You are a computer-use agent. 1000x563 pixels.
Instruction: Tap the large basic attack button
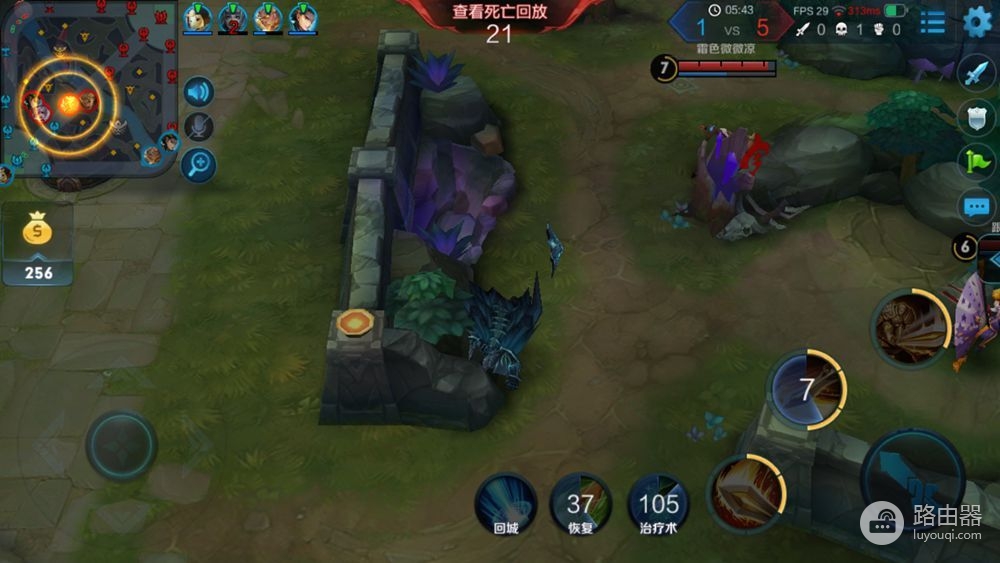(x=912, y=478)
